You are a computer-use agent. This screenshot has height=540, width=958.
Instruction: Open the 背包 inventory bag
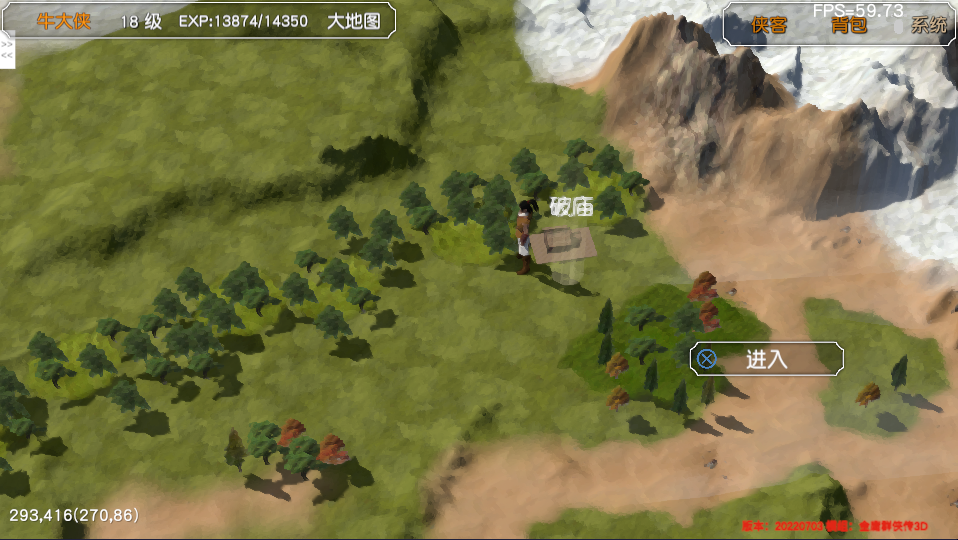point(848,26)
